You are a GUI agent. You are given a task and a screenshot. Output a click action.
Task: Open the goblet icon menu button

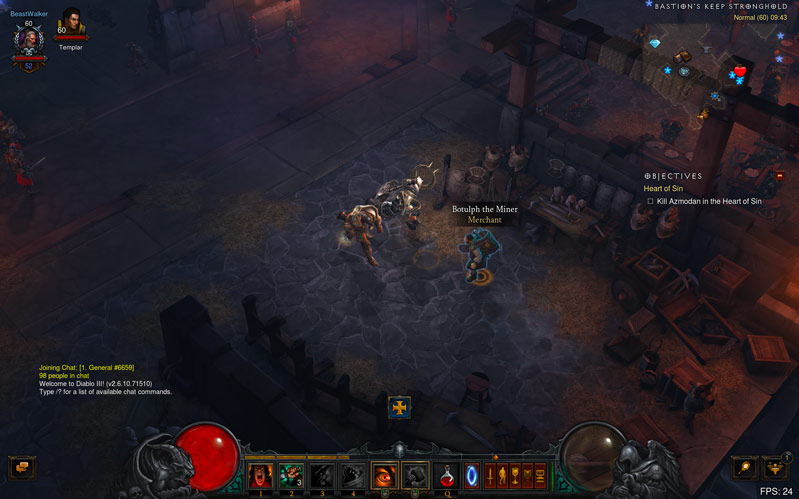tap(515, 476)
